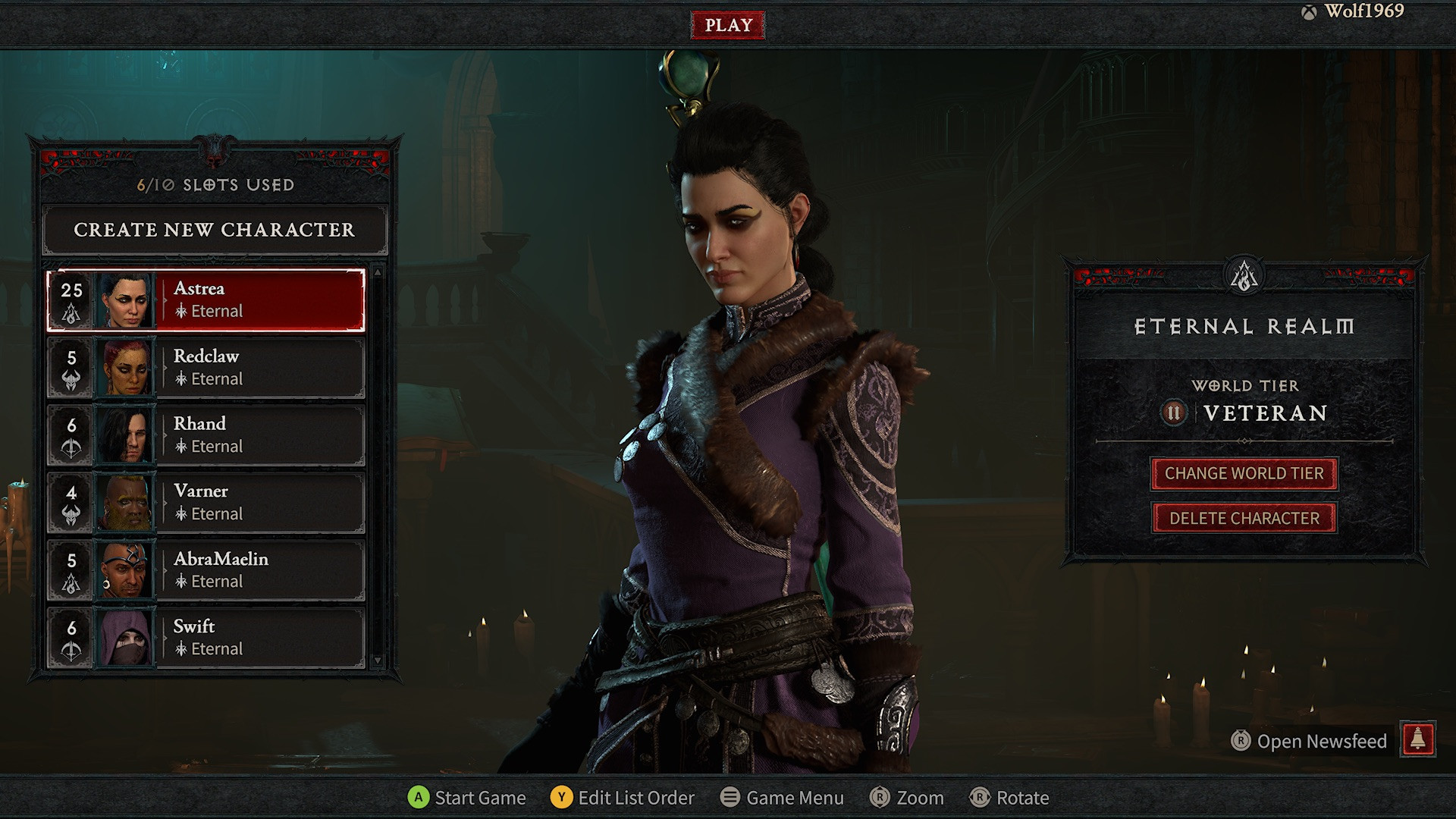Screen dimensions: 1456x819
Task: Pick the Varner character
Action: point(206,503)
